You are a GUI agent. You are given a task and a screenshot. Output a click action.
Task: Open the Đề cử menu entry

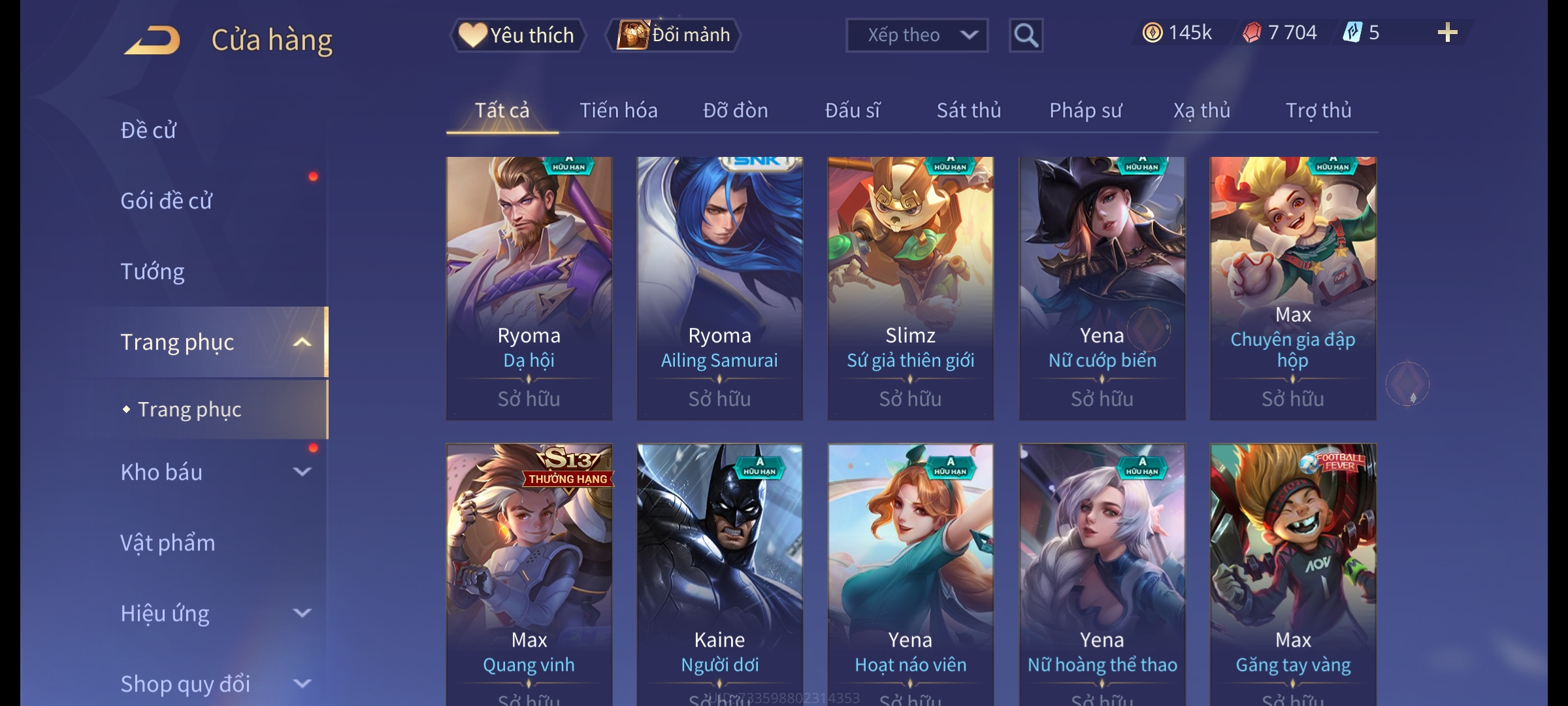(x=148, y=130)
